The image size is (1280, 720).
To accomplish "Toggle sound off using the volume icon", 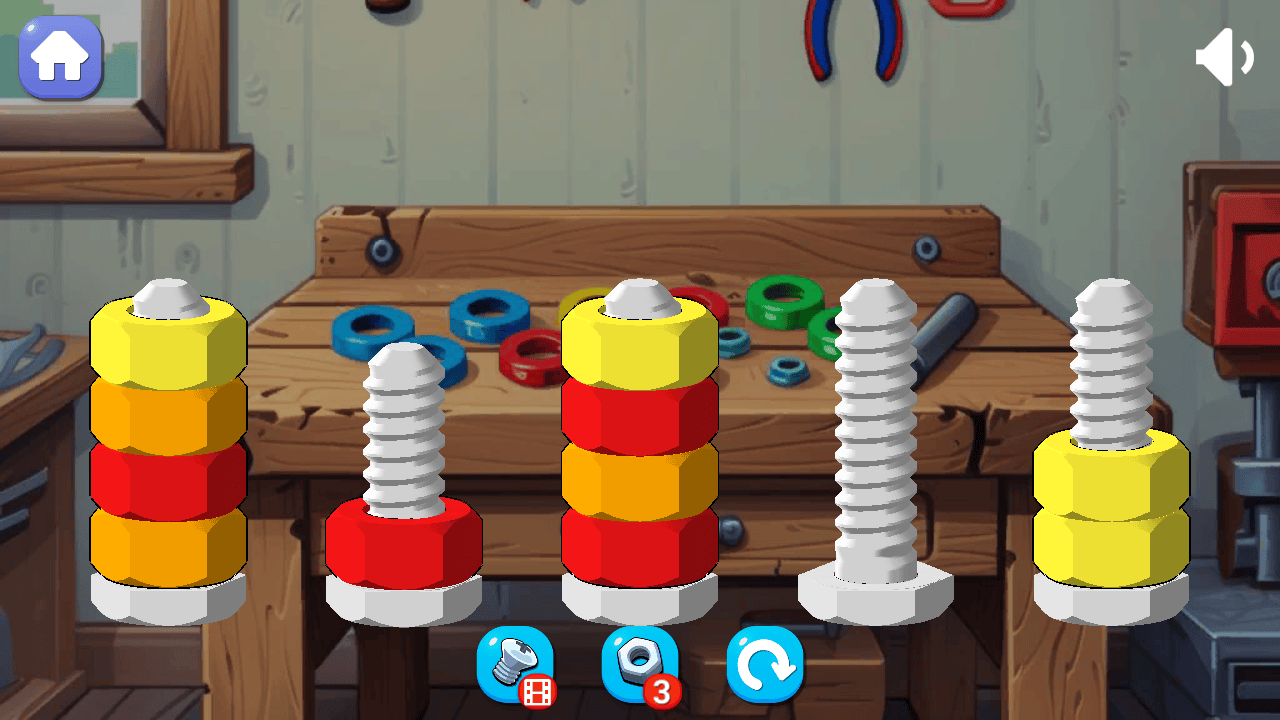I will 1223,55.
